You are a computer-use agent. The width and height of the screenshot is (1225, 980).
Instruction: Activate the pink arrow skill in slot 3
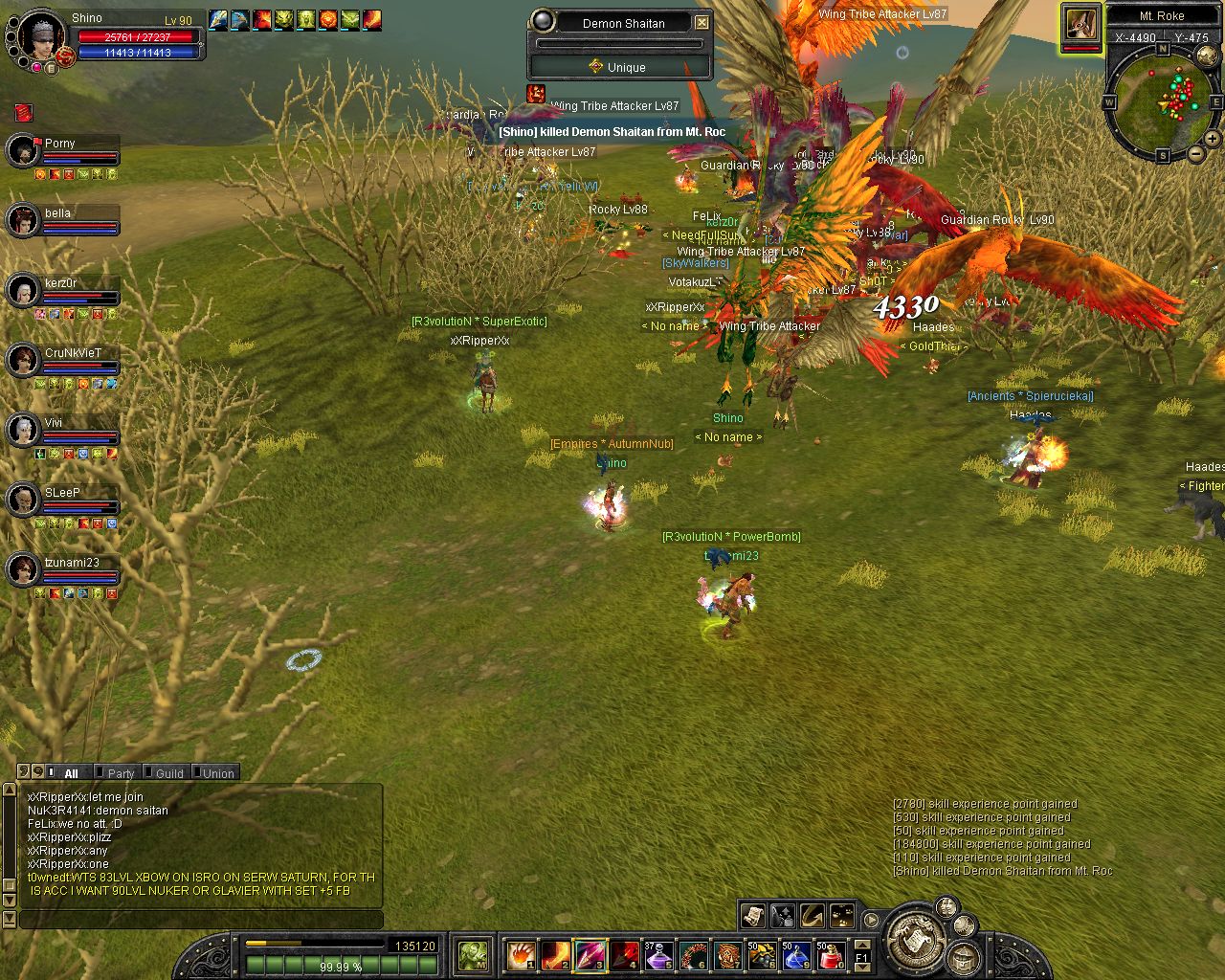590,954
